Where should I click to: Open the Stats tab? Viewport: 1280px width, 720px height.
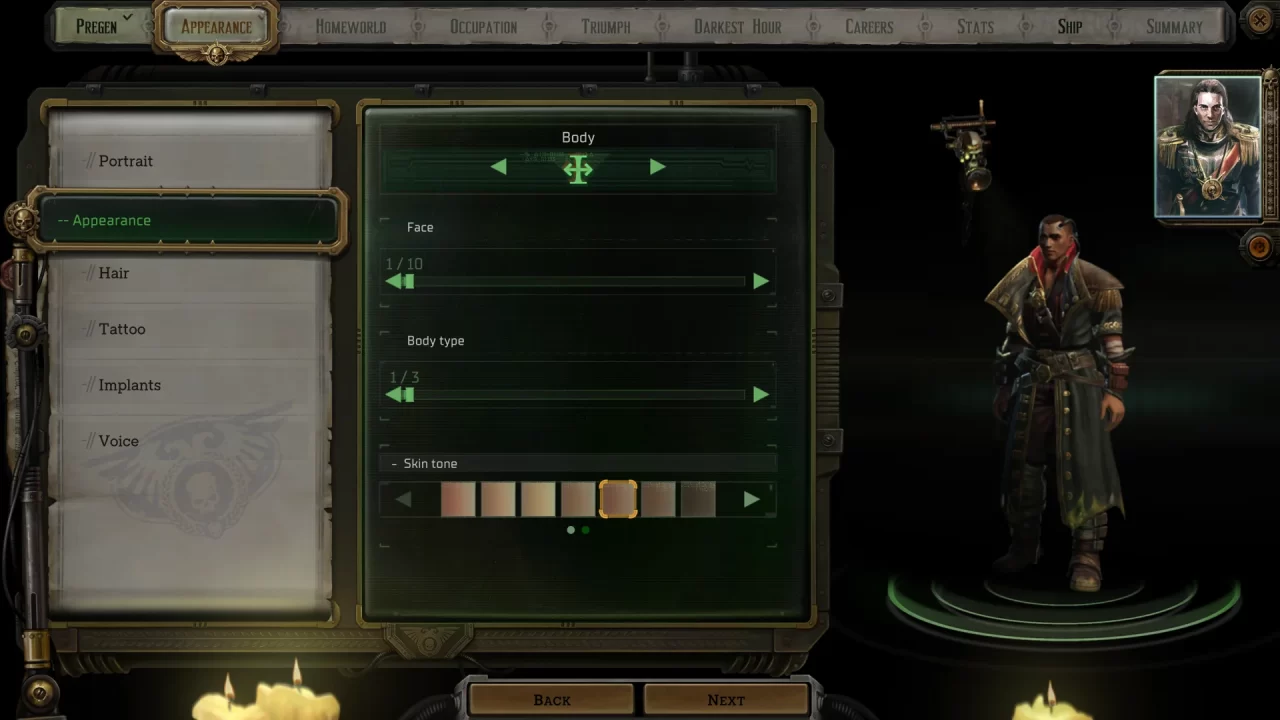(975, 26)
